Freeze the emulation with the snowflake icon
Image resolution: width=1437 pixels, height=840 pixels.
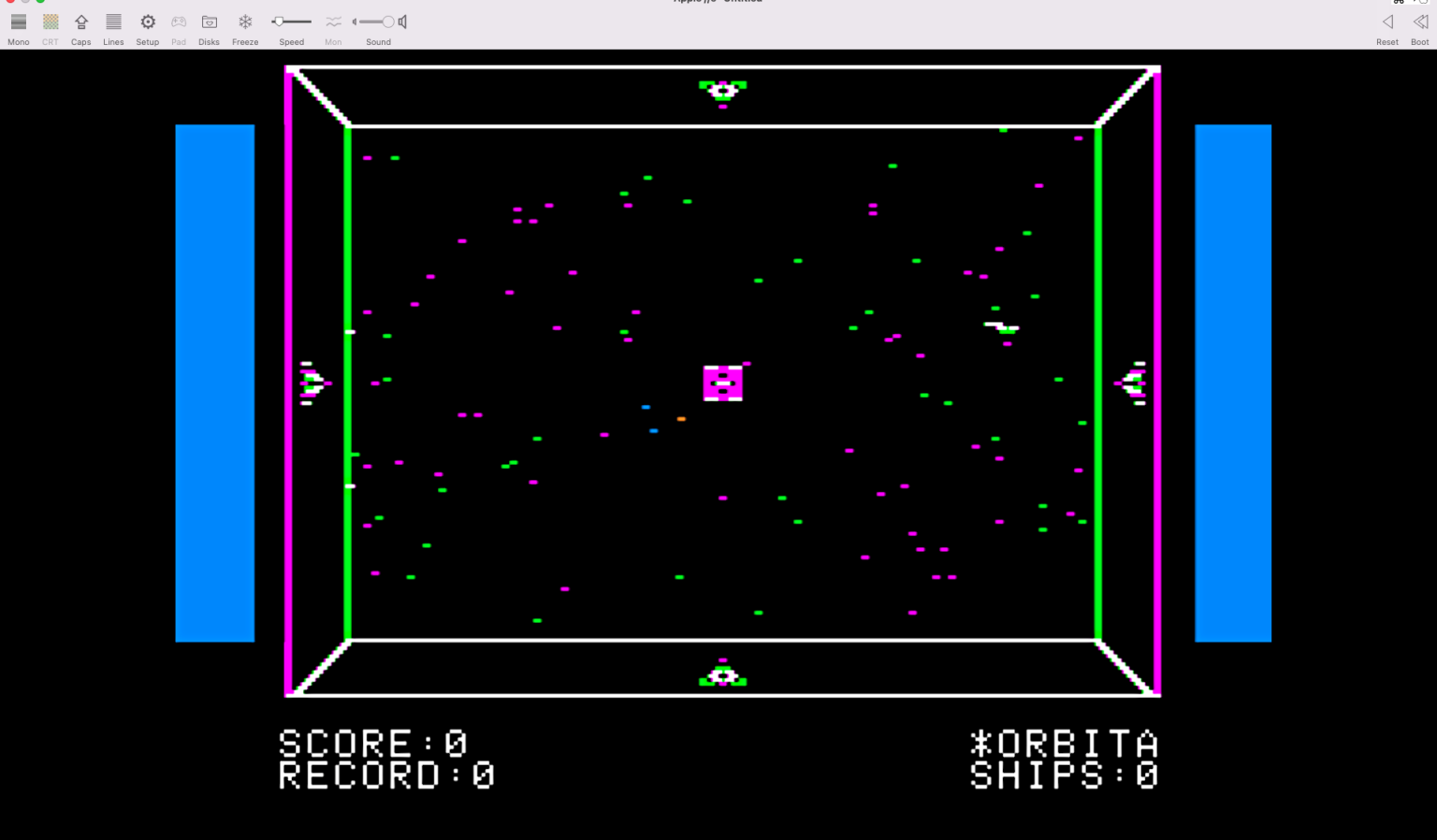pos(245,22)
